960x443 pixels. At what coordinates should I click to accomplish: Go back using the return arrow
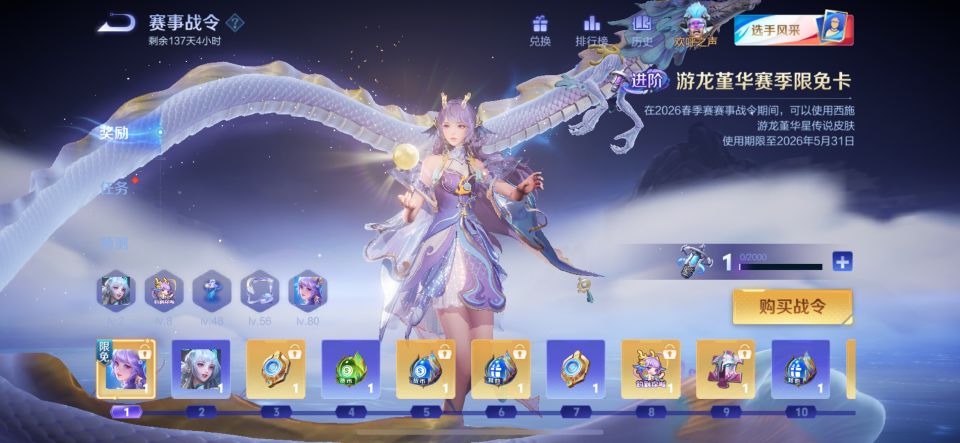(119, 22)
